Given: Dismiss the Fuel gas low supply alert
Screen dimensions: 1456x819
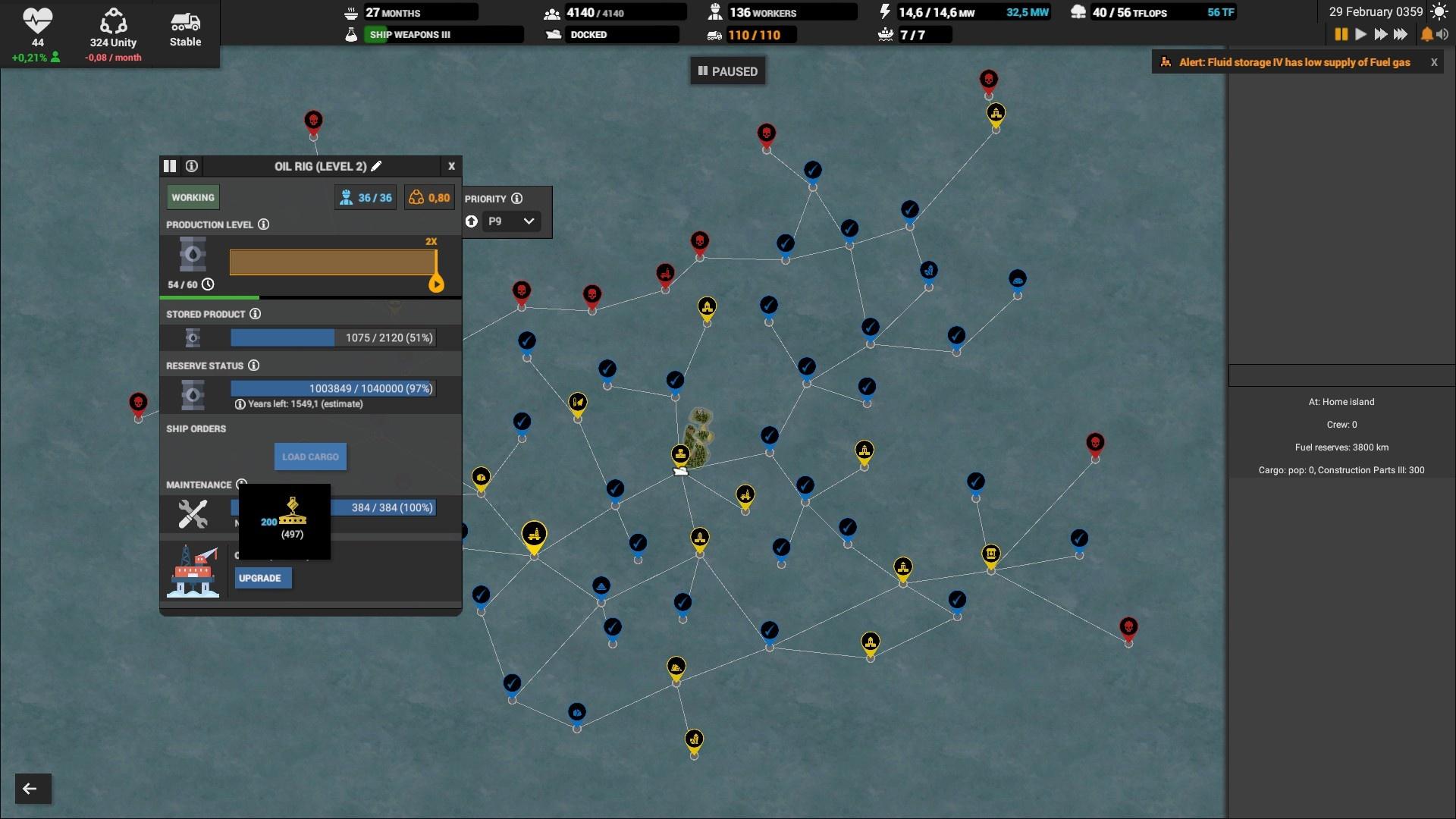Looking at the screenshot, I should 1434,63.
